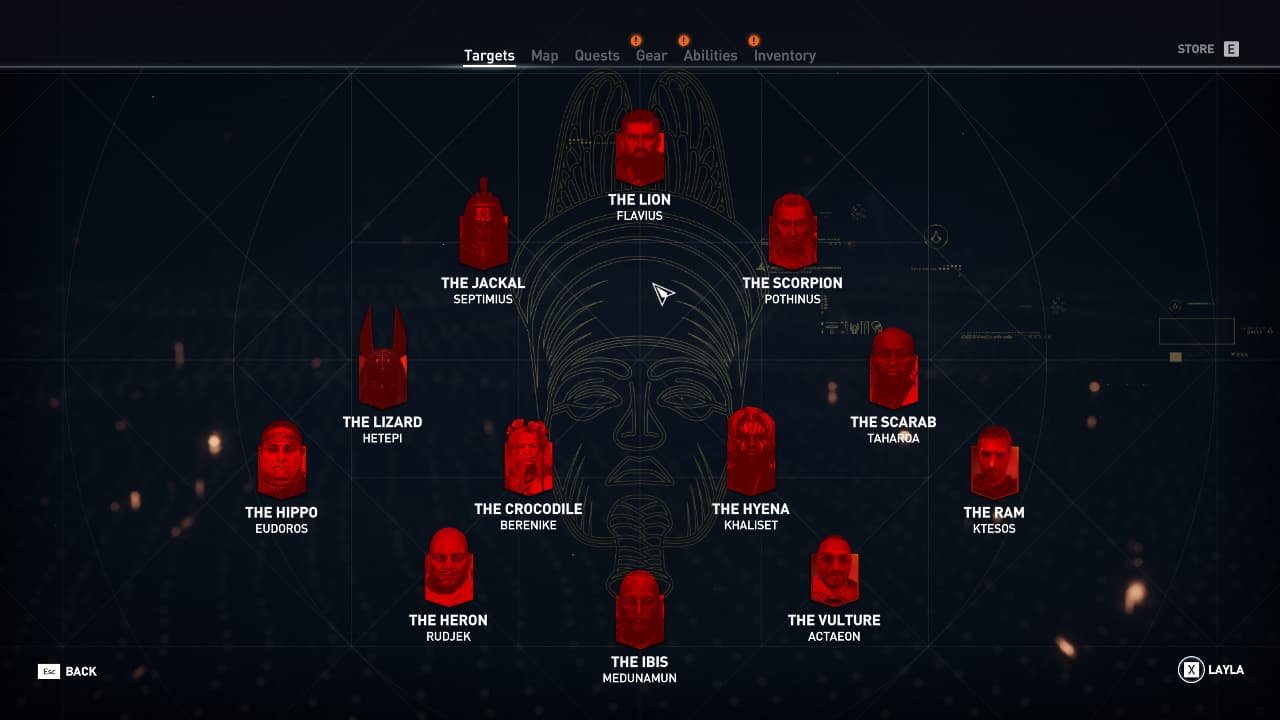Screen dimensions: 1280x720
Task: Select The Ibis target Medunamun
Action: (x=640, y=610)
